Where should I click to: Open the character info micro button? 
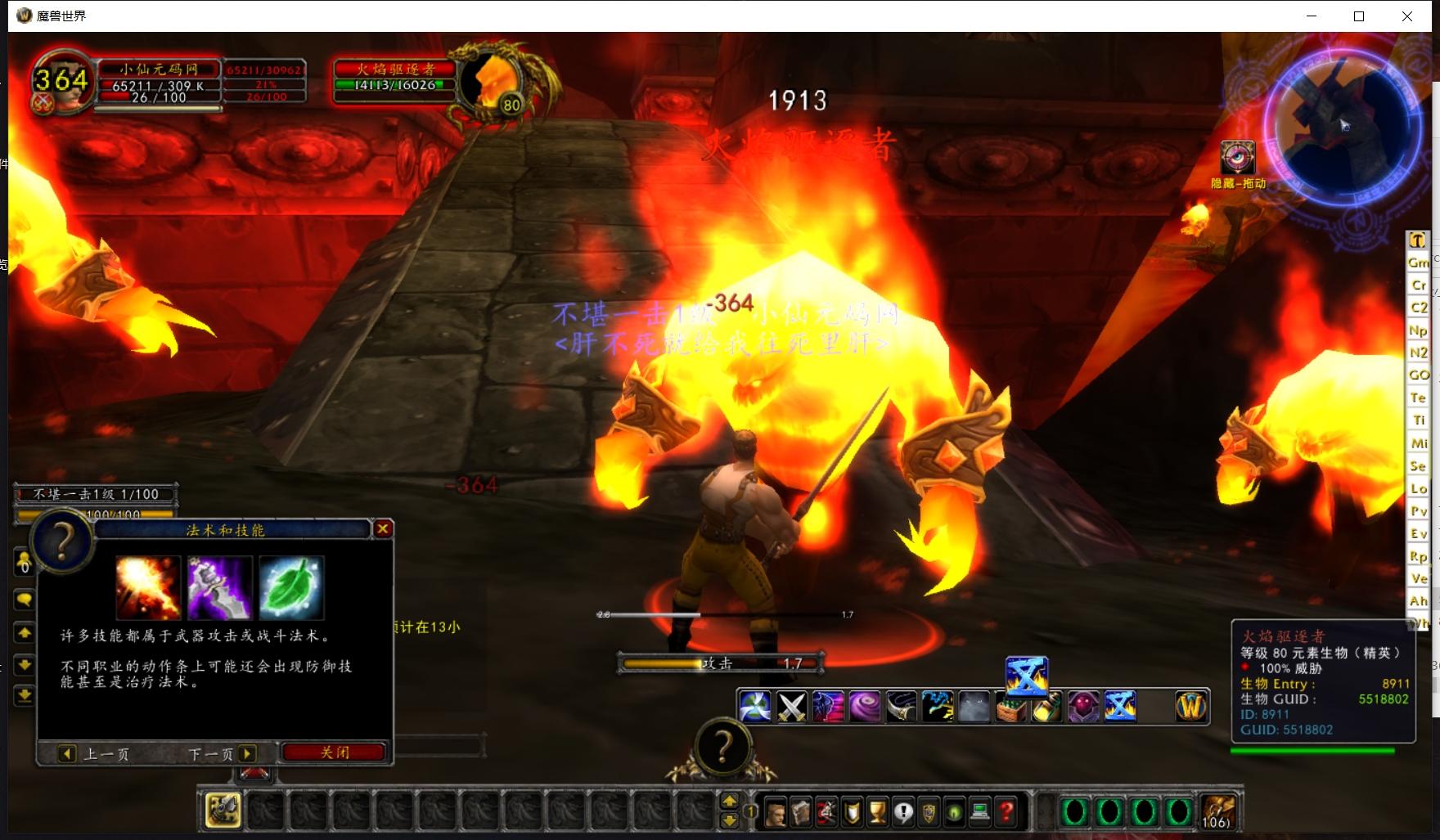pyautogui.click(x=775, y=812)
